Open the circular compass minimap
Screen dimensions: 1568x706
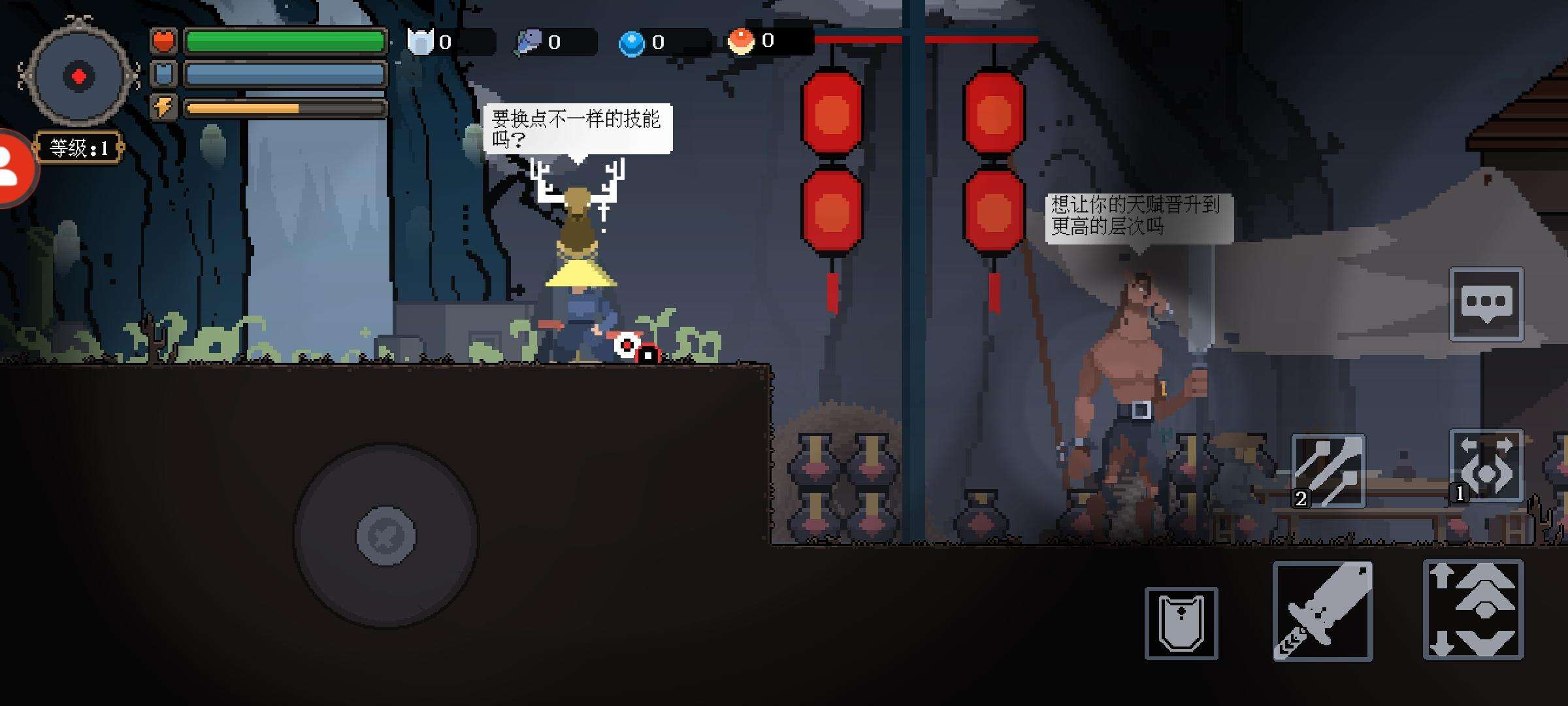[78, 76]
